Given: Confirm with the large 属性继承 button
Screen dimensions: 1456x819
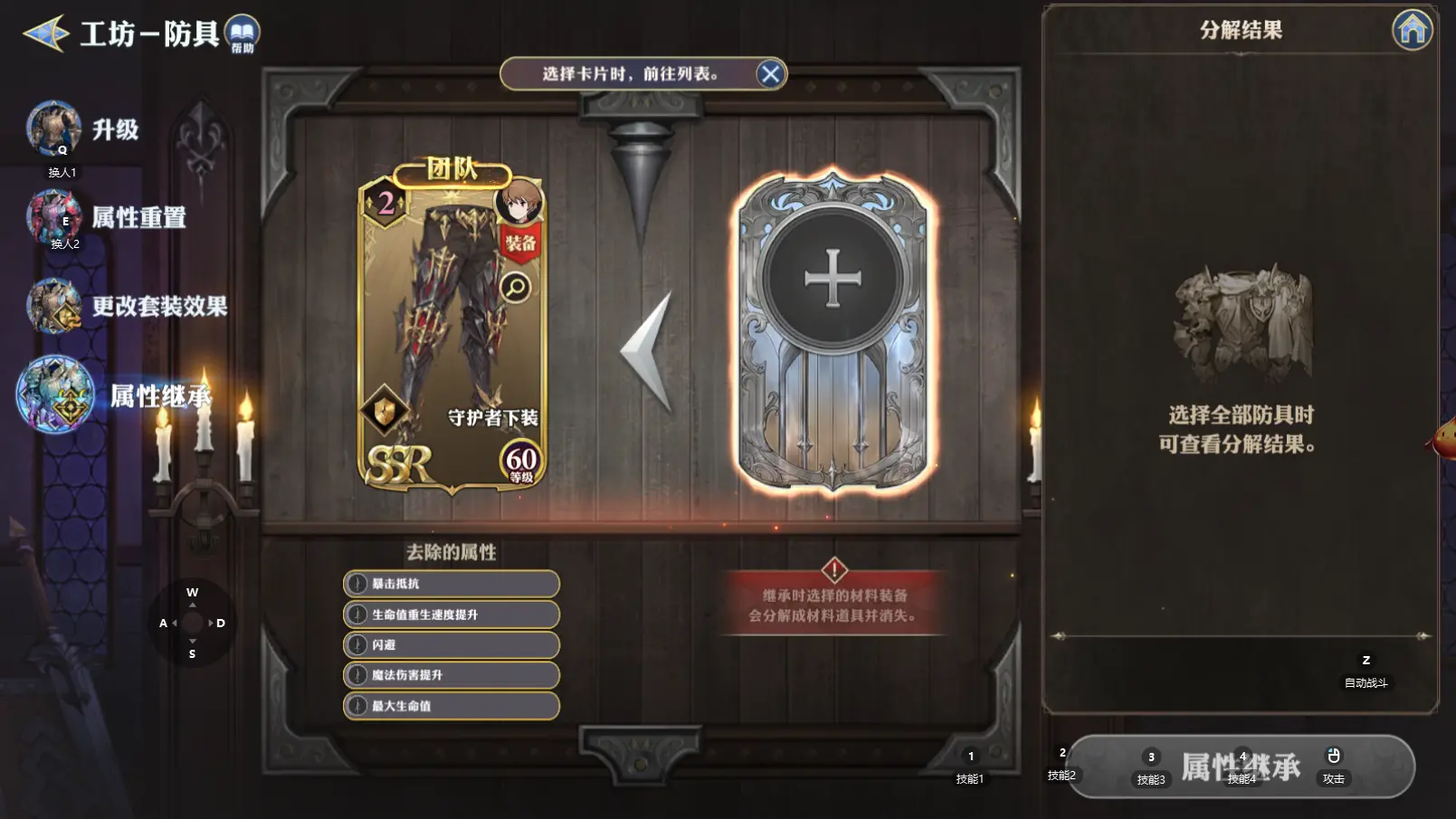Looking at the screenshot, I should pyautogui.click(x=1241, y=767).
